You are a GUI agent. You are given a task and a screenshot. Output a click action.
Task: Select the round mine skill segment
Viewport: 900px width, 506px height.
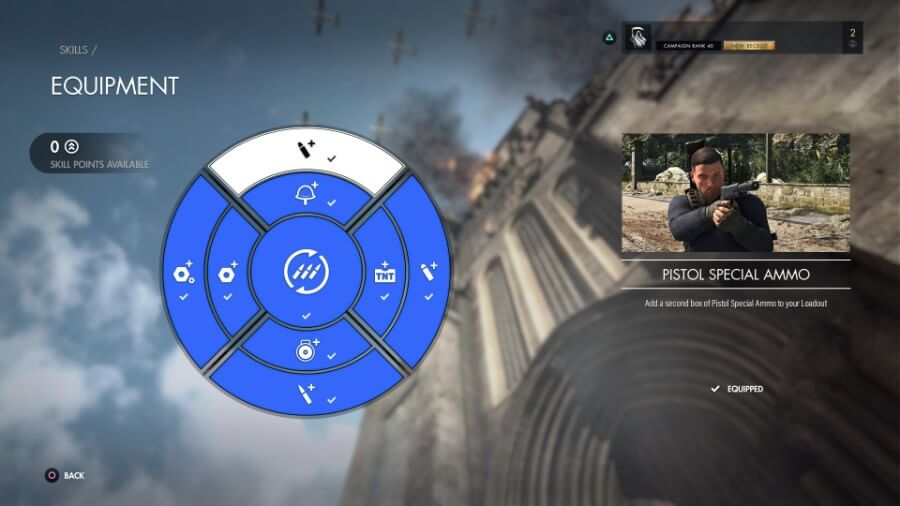click(x=306, y=352)
